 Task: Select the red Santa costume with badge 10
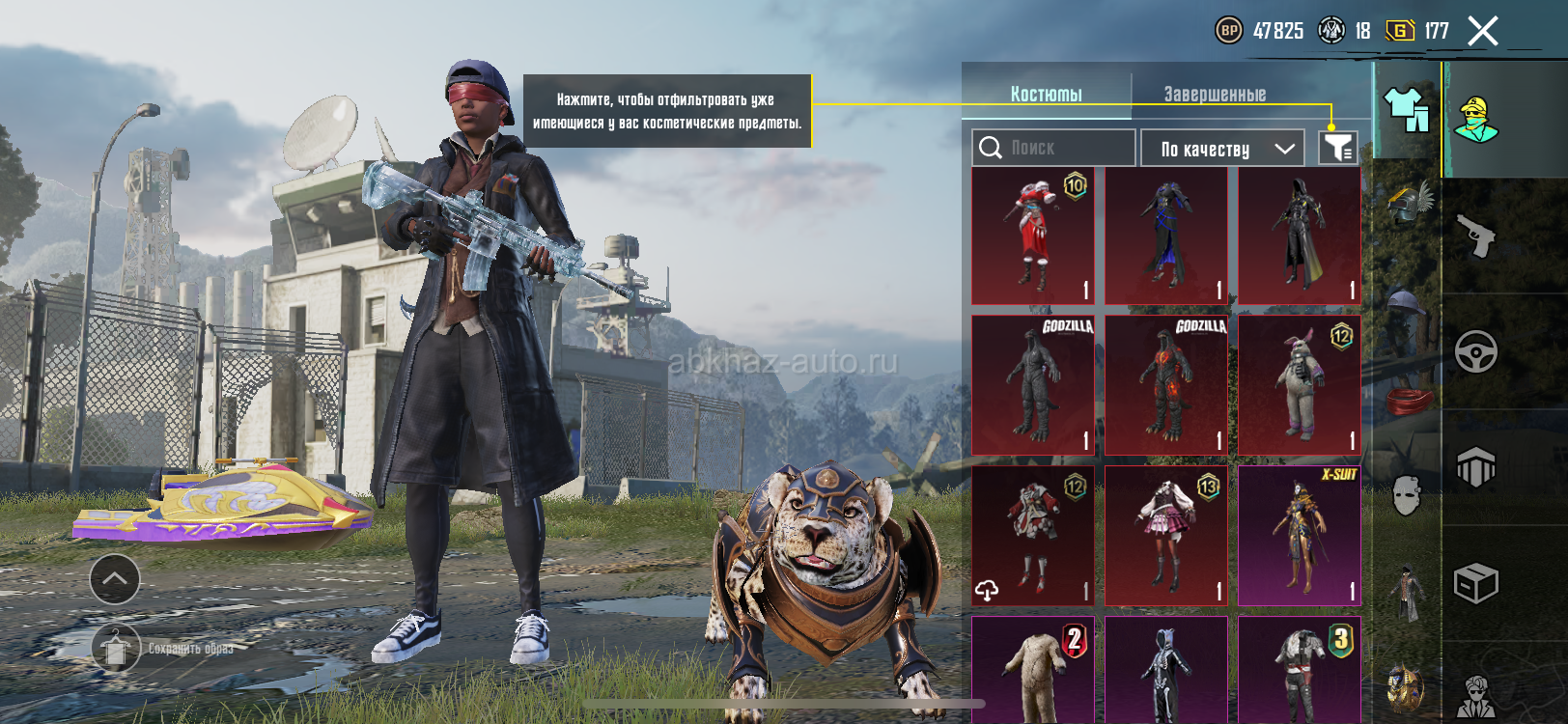coord(1033,237)
